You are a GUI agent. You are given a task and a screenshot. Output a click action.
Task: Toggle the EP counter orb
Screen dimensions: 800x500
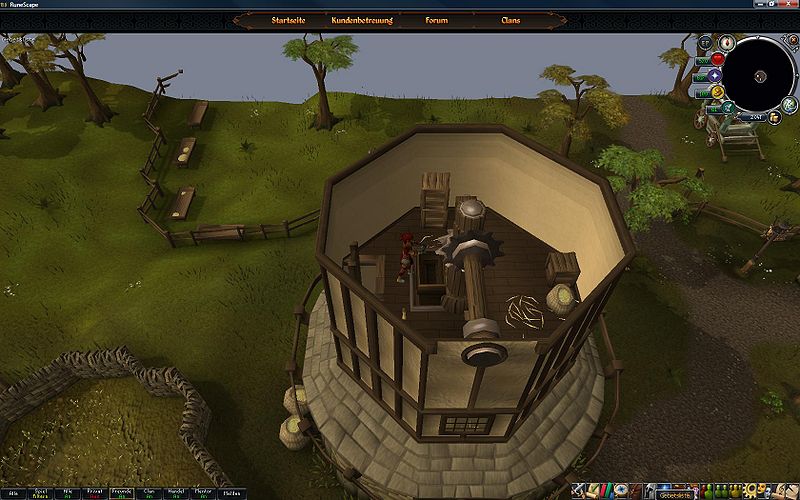pyautogui.click(x=706, y=43)
